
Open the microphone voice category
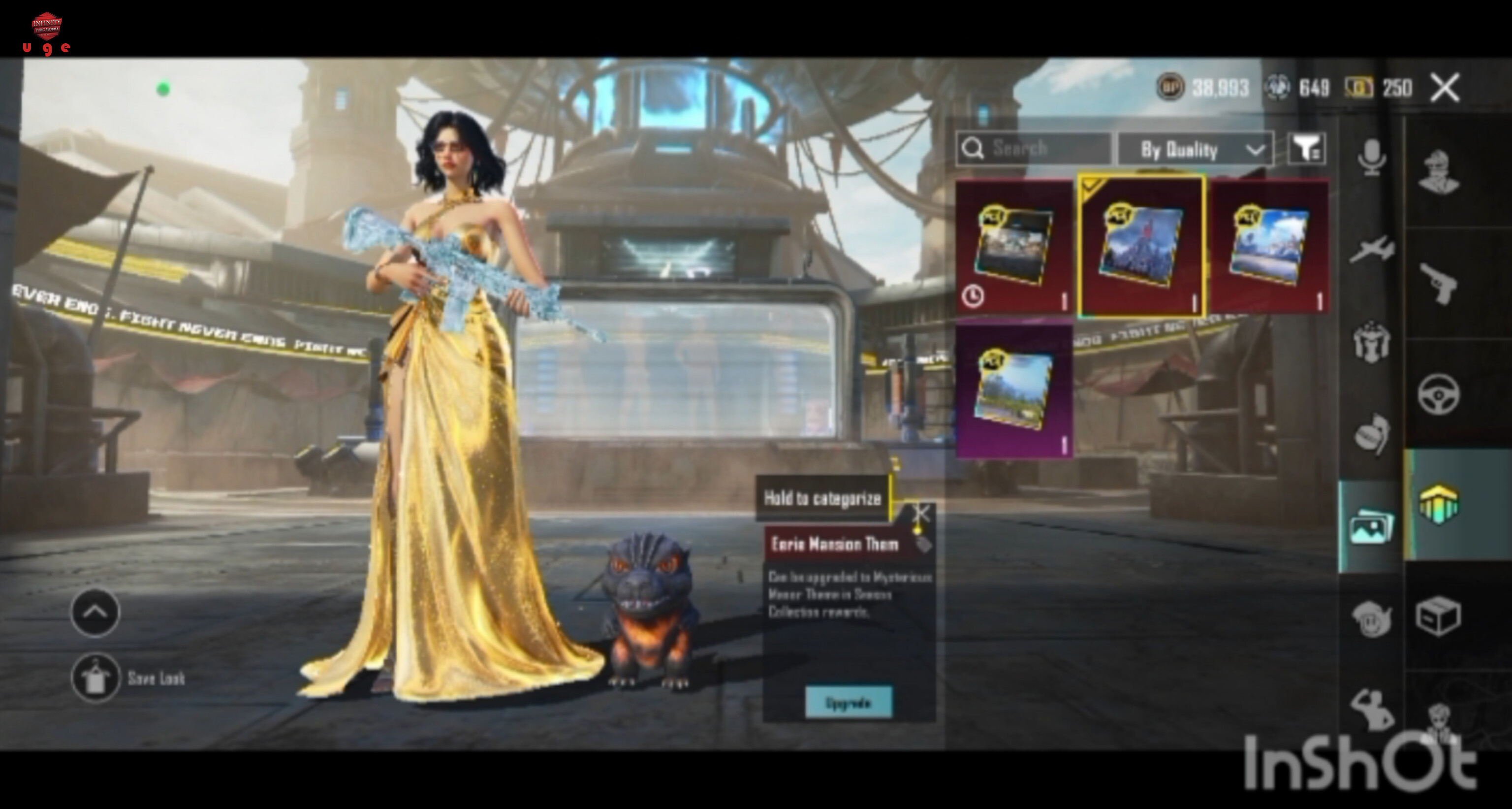(x=1372, y=158)
